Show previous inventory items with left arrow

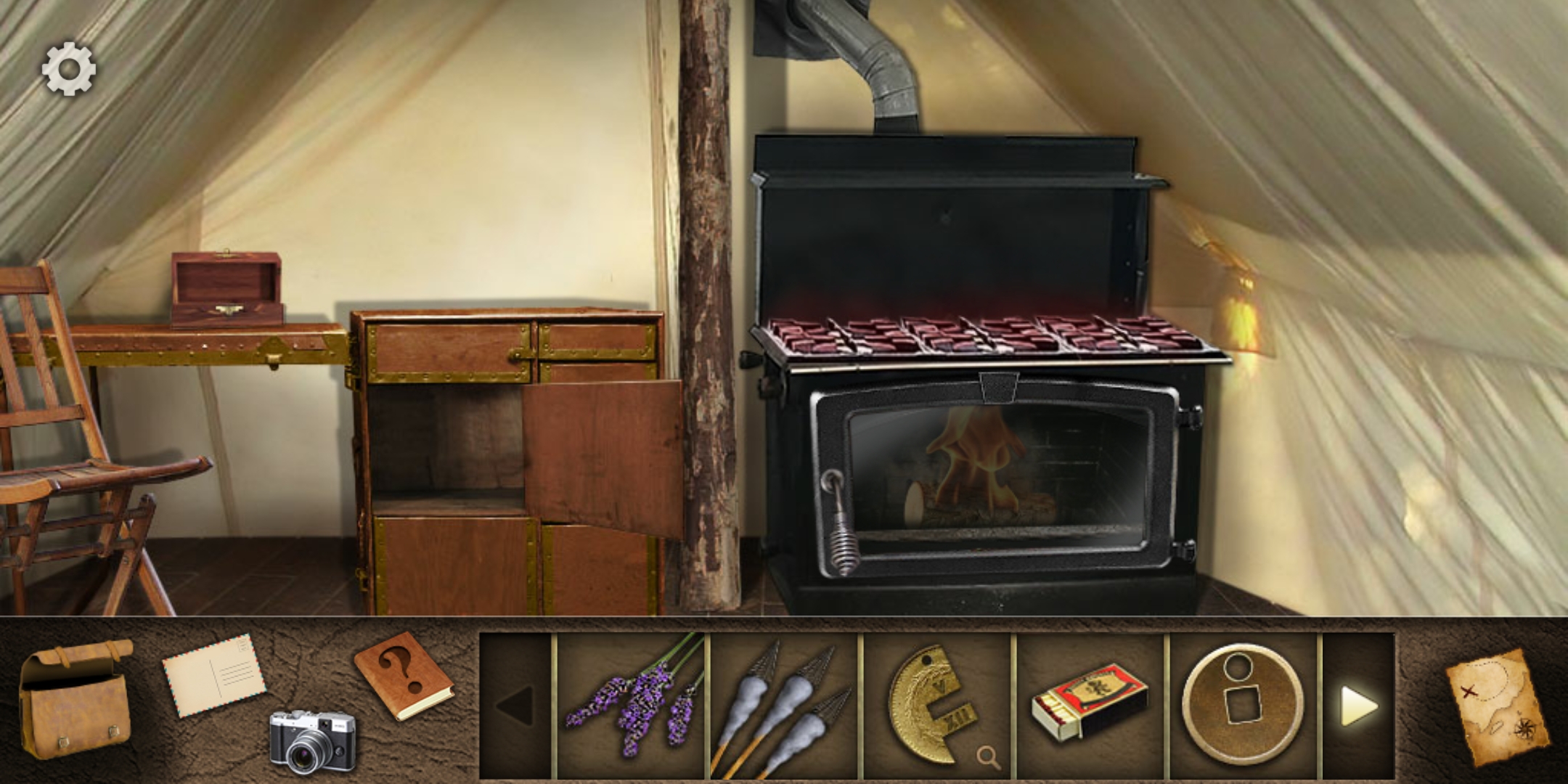515,706
